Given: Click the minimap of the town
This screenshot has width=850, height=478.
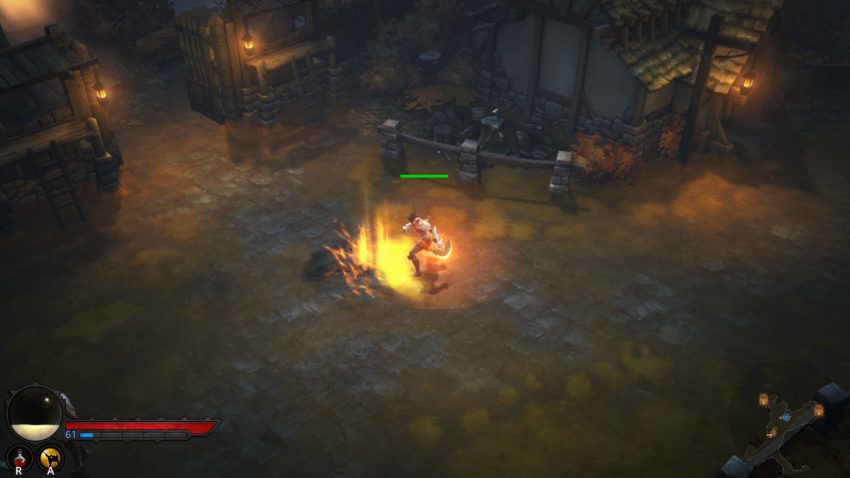Looking at the screenshot, I should point(788,420).
